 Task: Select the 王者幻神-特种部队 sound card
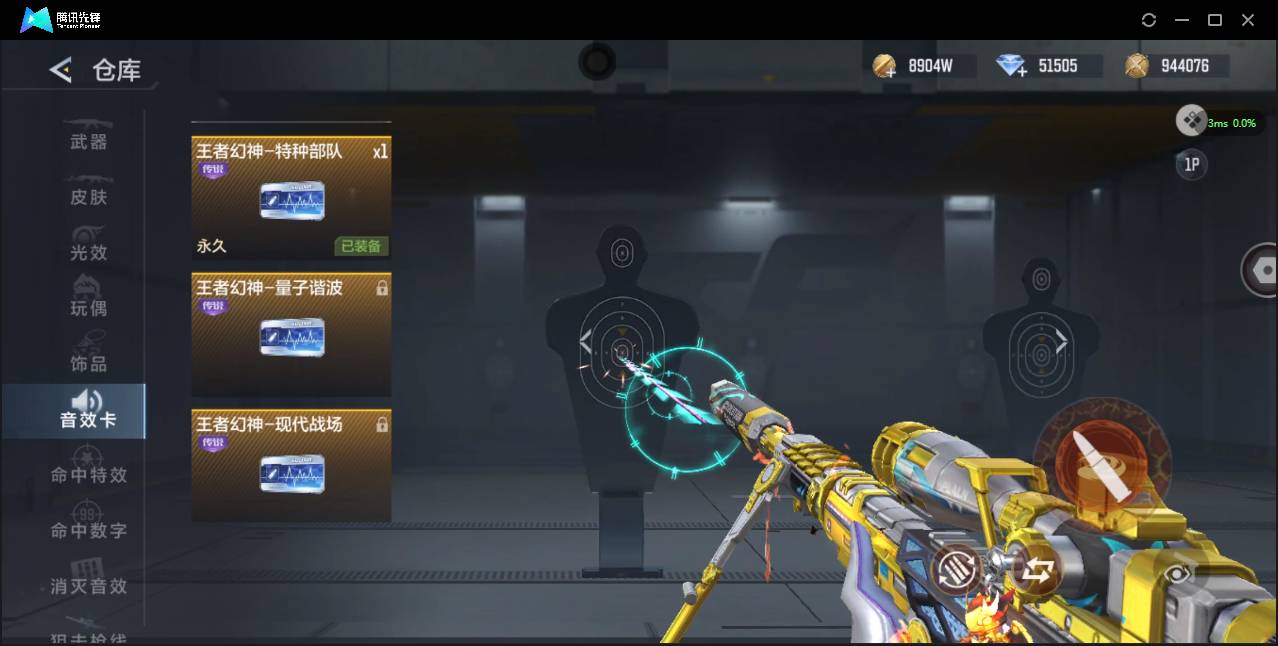[291, 198]
